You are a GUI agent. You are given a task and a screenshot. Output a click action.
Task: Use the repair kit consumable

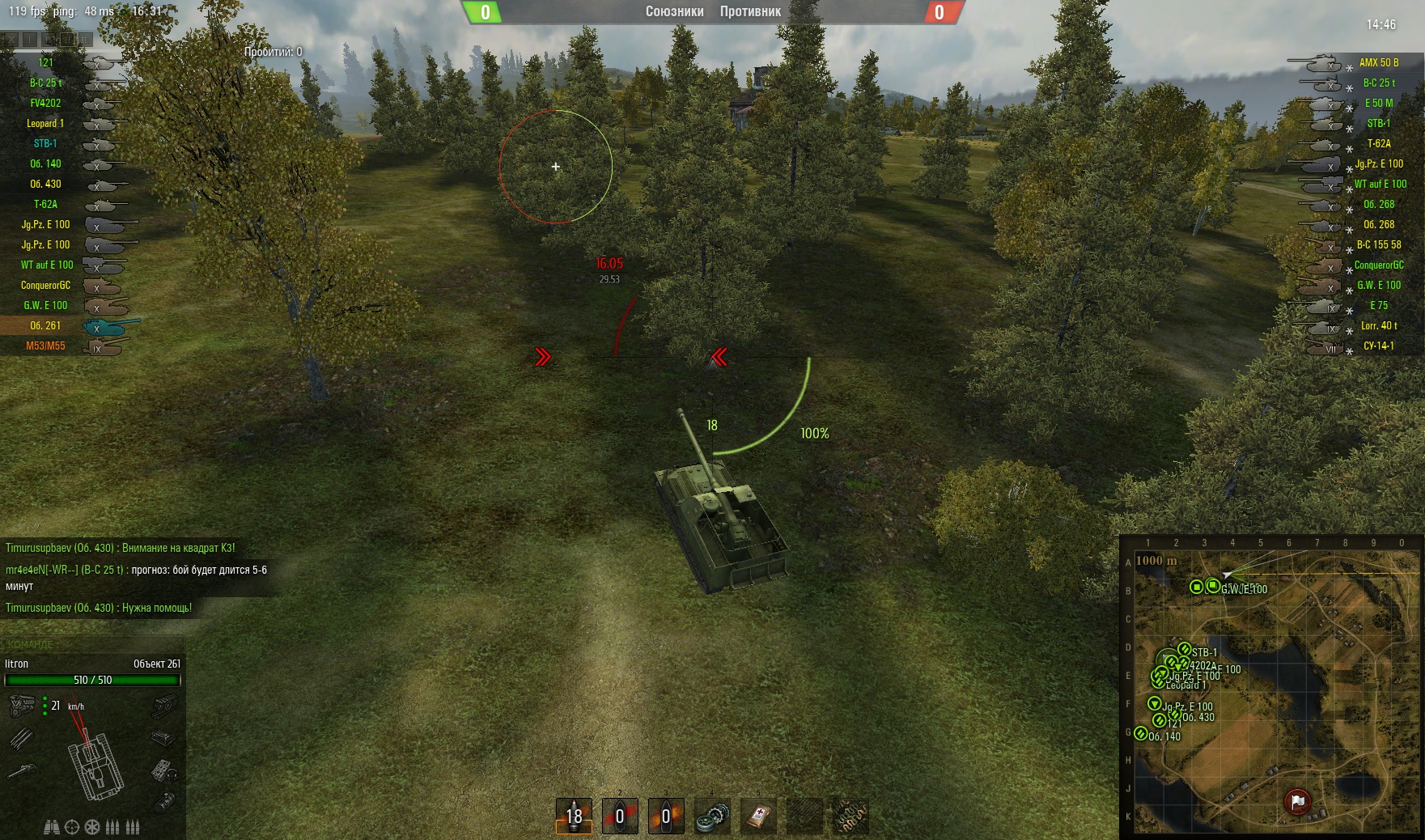click(x=713, y=817)
